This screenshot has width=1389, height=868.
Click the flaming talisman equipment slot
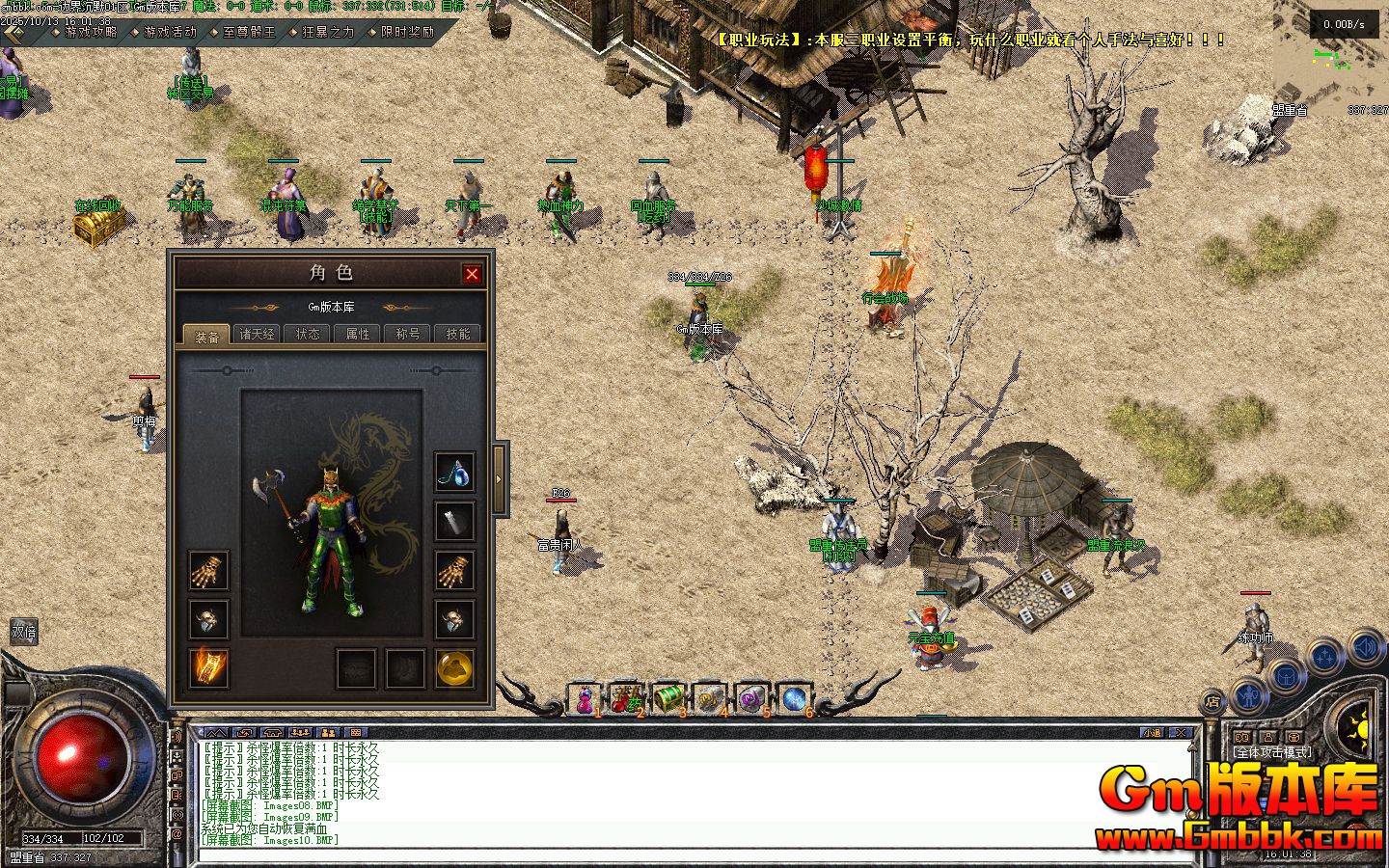point(208,668)
